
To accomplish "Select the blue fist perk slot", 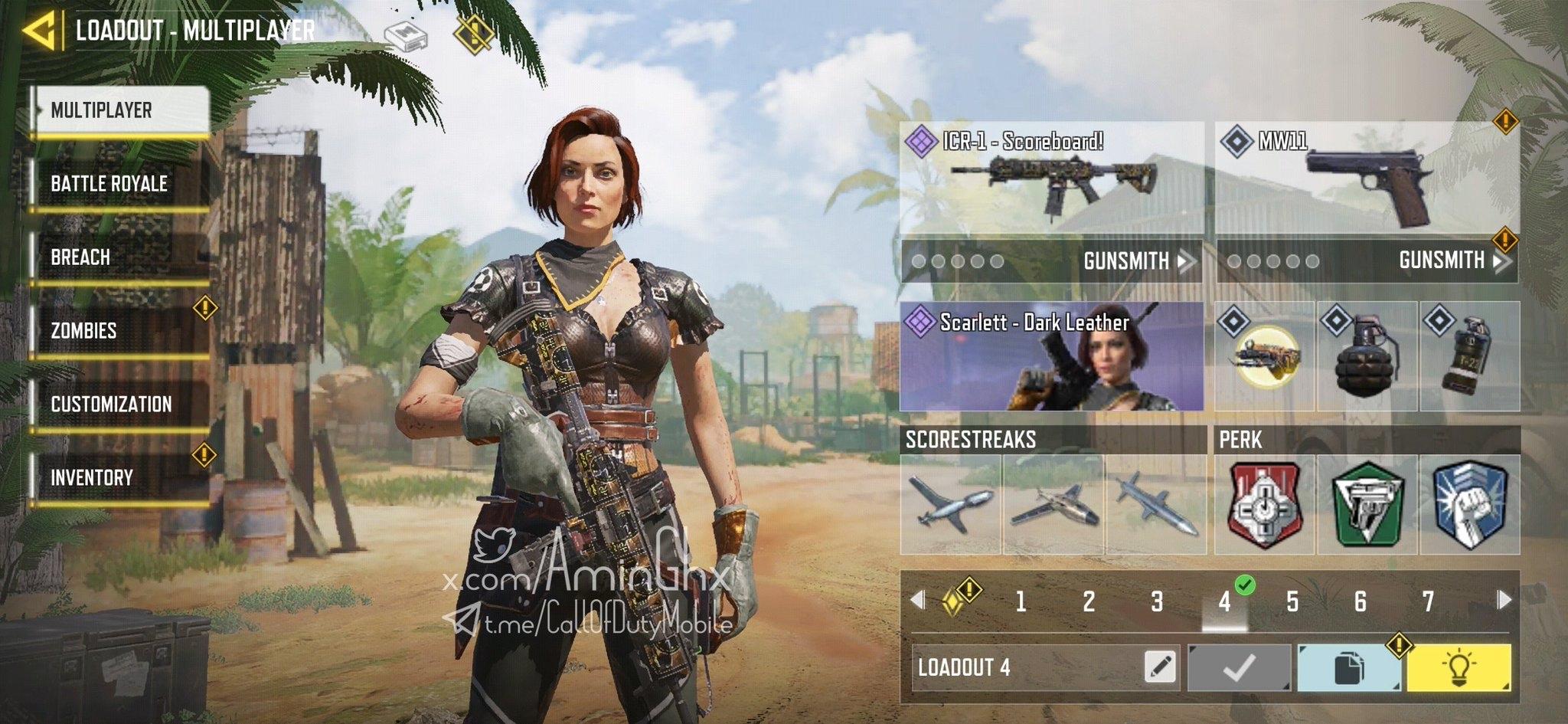I will tap(1469, 505).
